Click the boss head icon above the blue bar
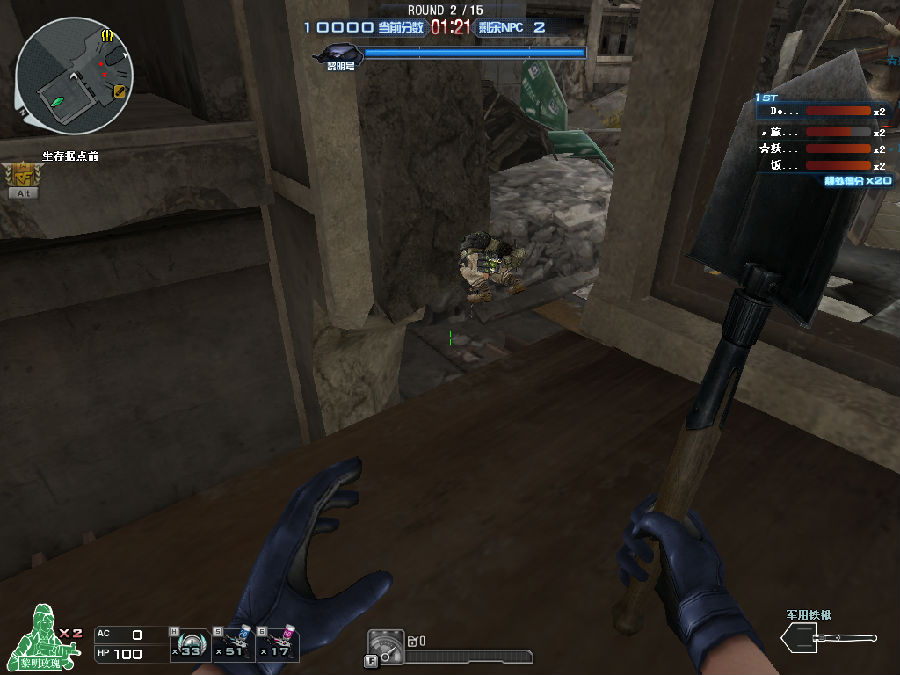The height and width of the screenshot is (675, 900). (x=338, y=53)
